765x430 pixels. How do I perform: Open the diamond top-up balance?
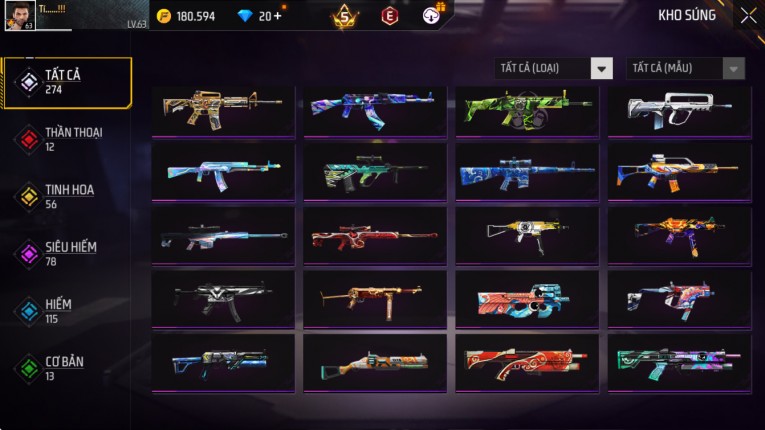pos(258,16)
